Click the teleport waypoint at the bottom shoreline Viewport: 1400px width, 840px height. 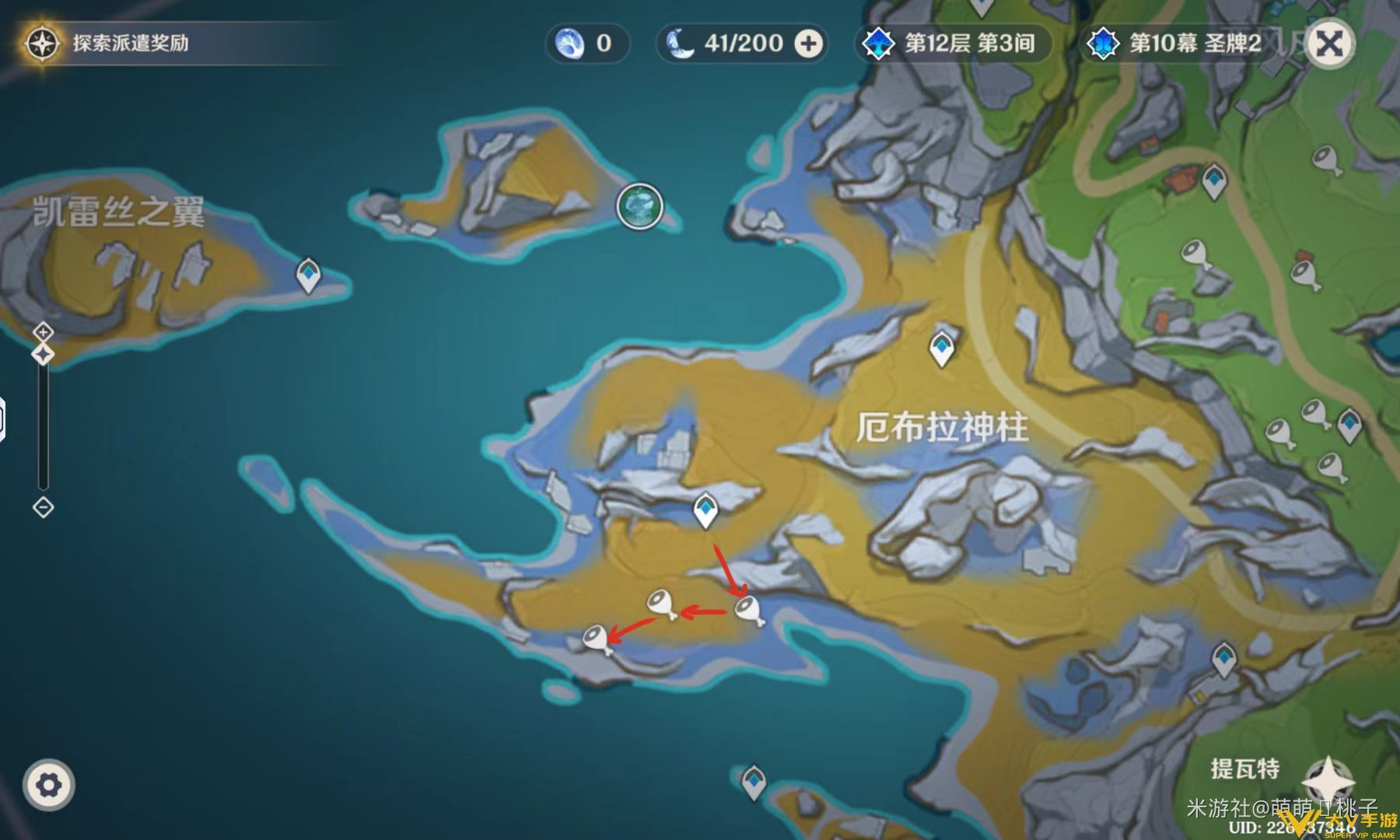click(x=753, y=779)
